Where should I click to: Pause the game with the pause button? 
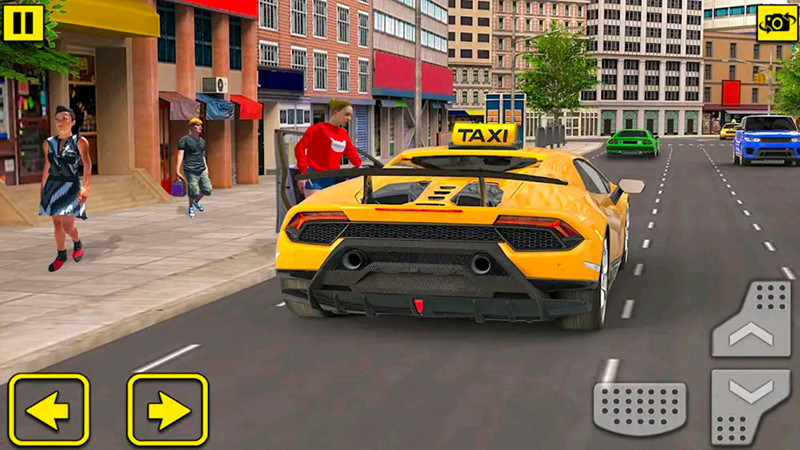pos(23,22)
